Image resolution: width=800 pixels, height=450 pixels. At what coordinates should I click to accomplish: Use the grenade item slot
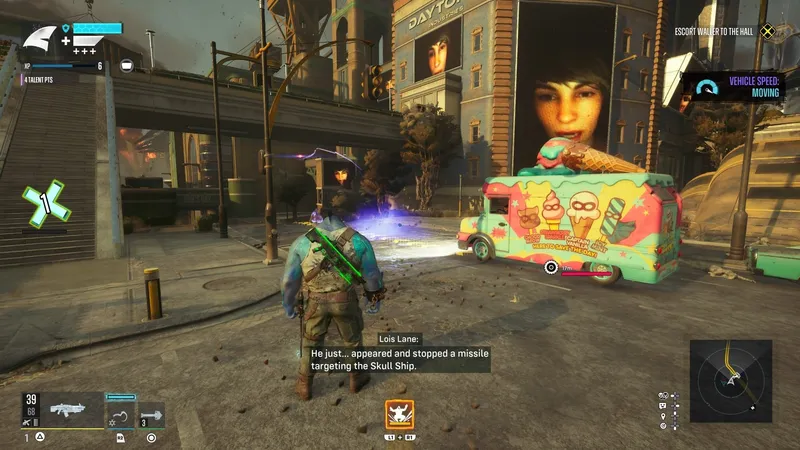pyautogui.click(x=152, y=415)
